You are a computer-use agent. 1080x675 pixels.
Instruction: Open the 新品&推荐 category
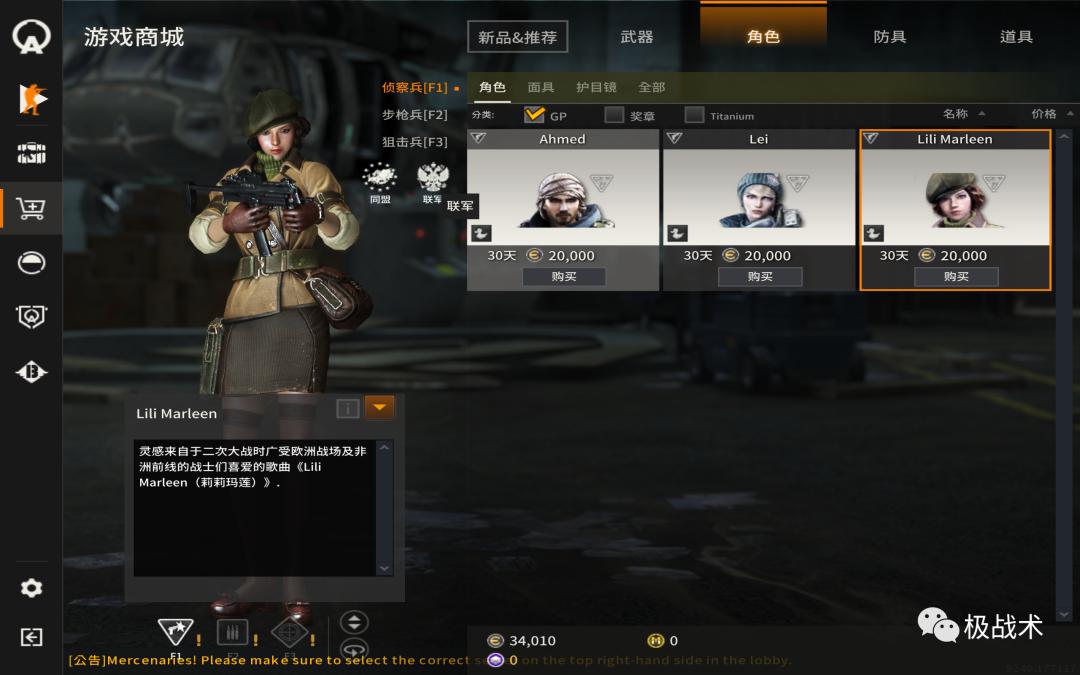517,37
